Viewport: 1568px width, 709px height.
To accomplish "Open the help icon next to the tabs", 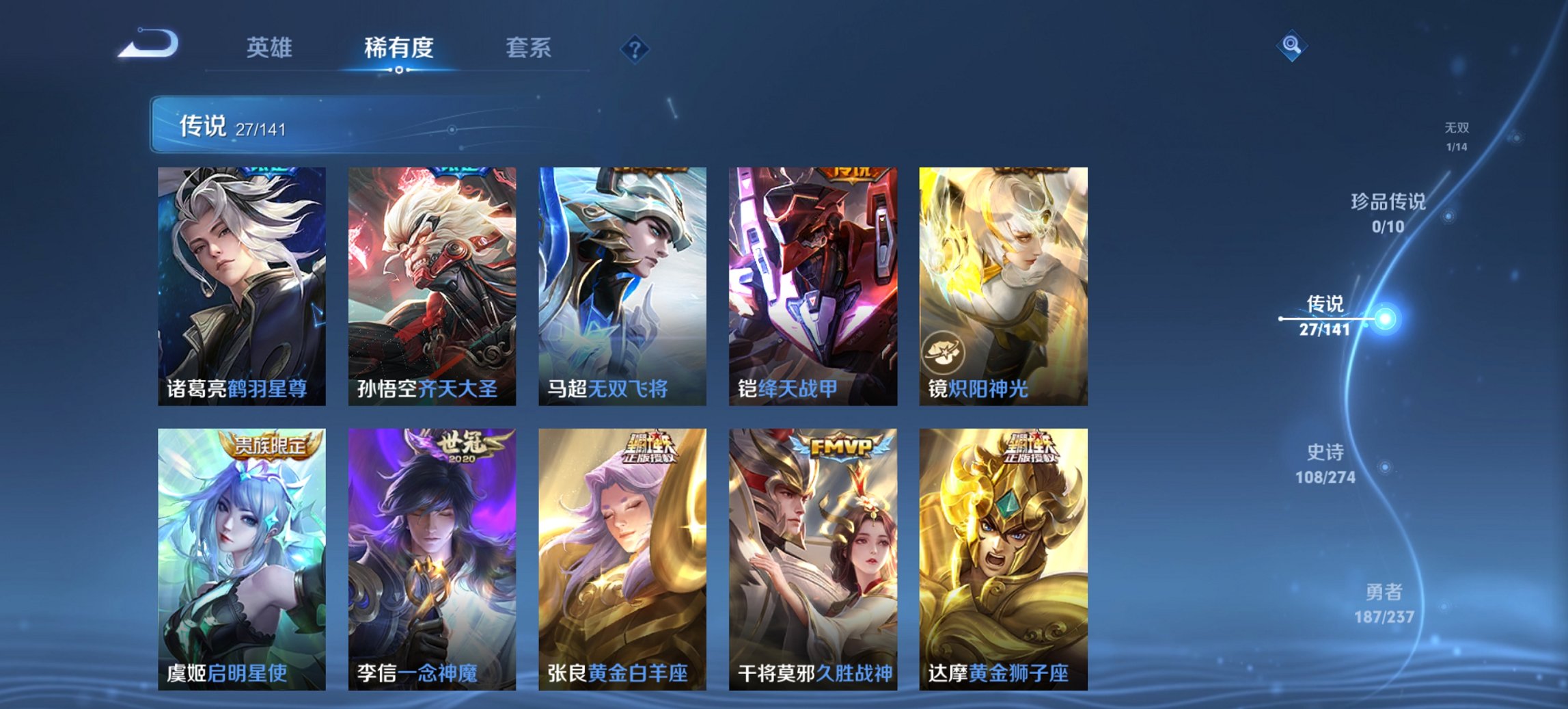I will tap(635, 48).
